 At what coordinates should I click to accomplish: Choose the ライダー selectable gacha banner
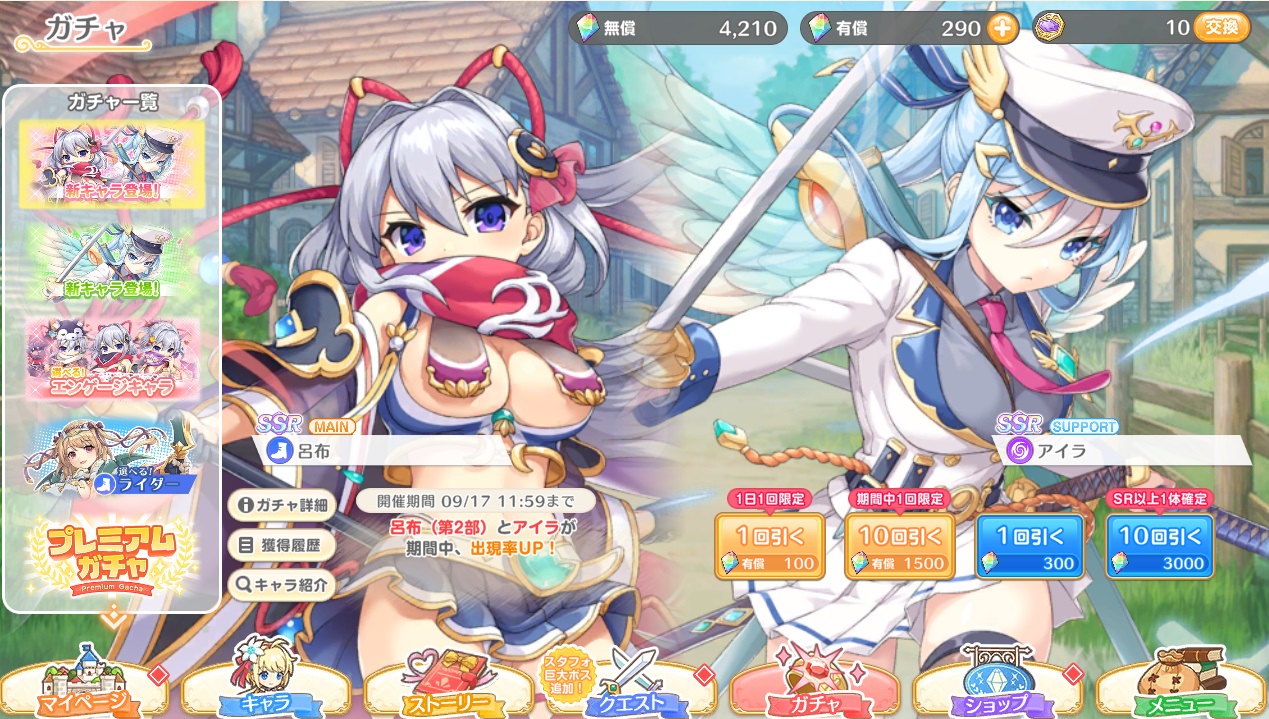coord(112,456)
